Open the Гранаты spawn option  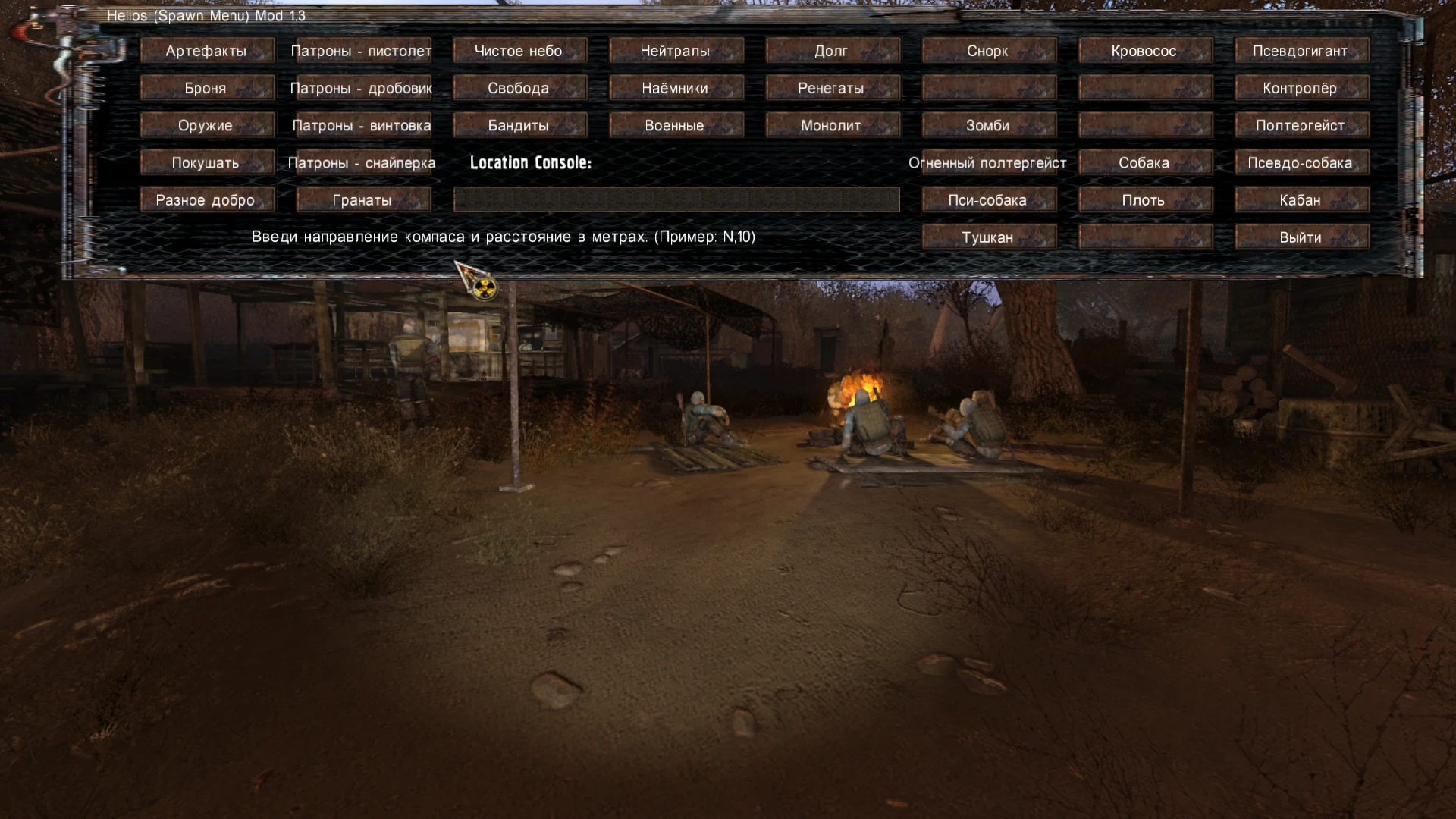click(364, 199)
